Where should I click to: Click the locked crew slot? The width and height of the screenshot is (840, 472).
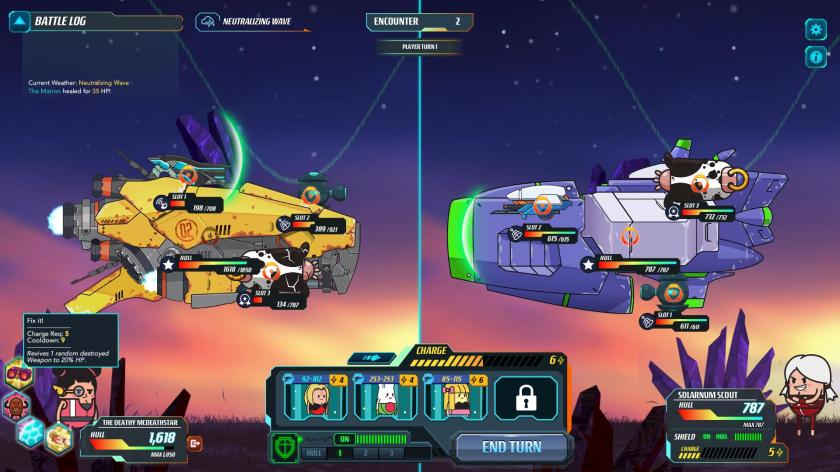point(523,397)
